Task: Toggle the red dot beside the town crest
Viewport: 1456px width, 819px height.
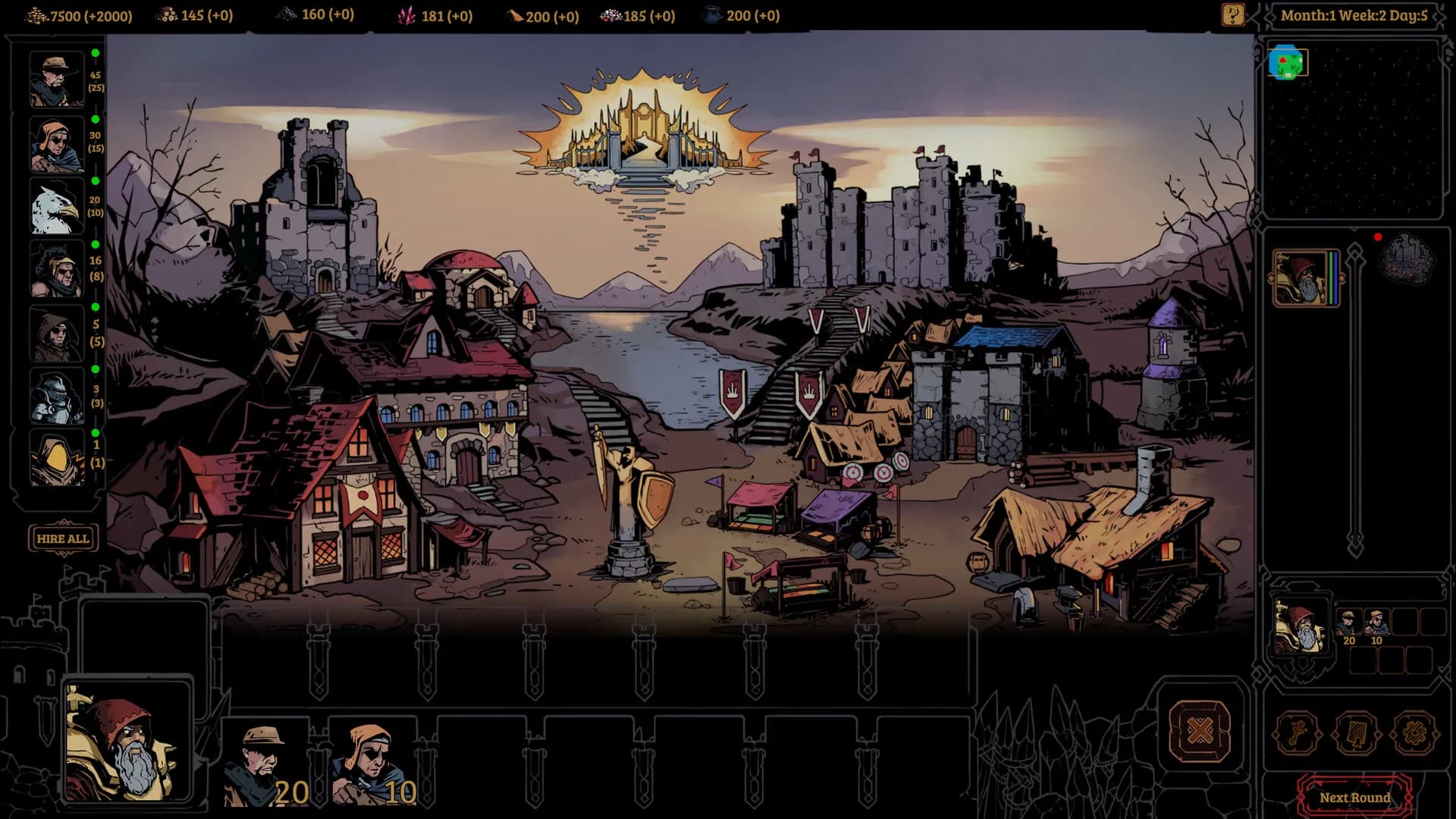Action: (x=1378, y=237)
